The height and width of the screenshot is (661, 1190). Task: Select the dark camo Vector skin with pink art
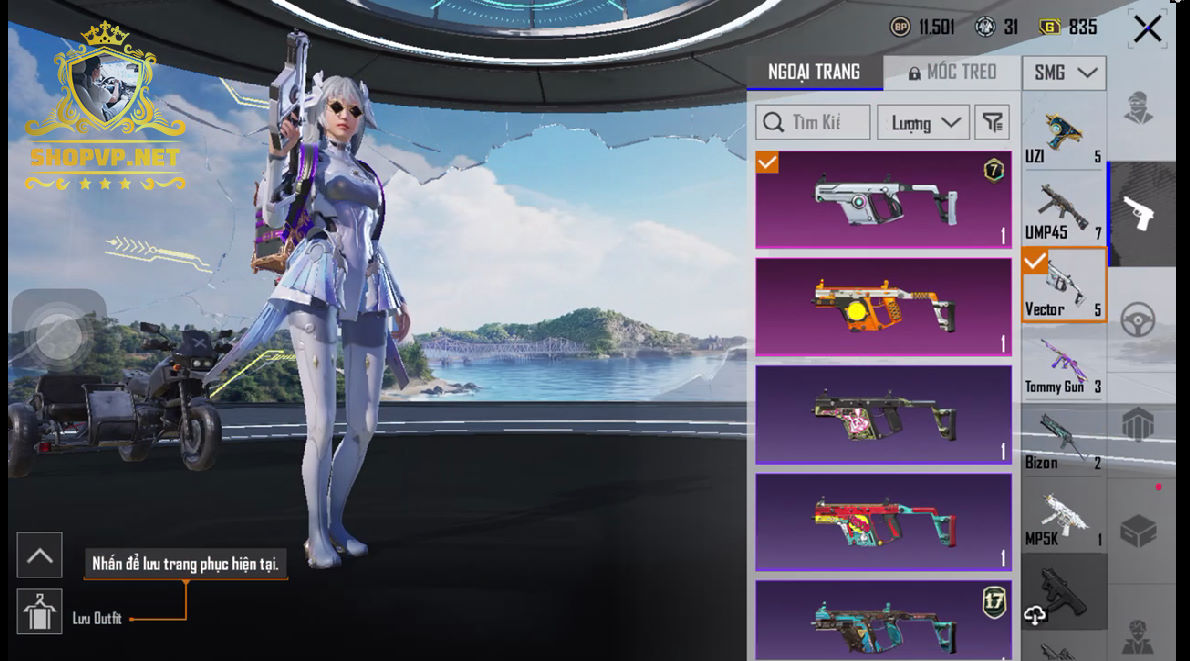pyautogui.click(x=883, y=413)
